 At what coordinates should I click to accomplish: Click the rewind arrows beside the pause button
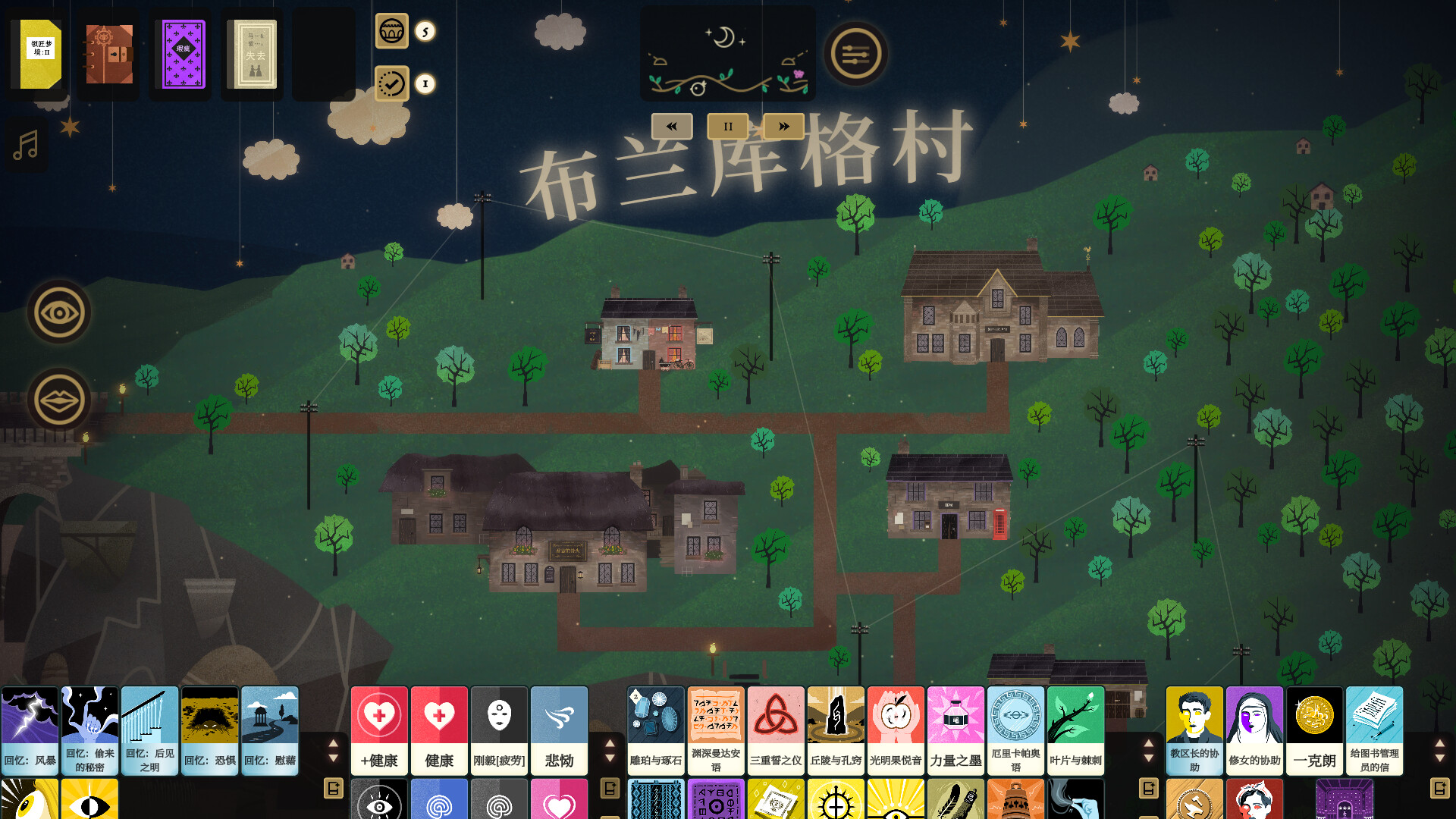coord(670,126)
